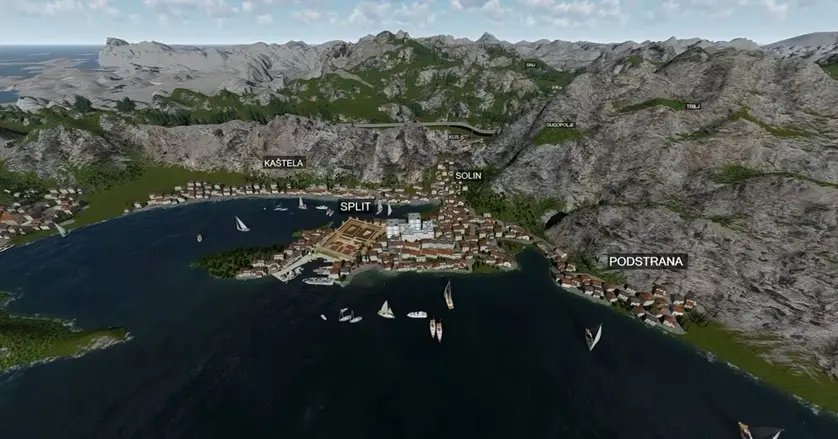Image resolution: width=838 pixels, height=439 pixels.
Task: Select the Trilj map label
Action: coord(694,105)
